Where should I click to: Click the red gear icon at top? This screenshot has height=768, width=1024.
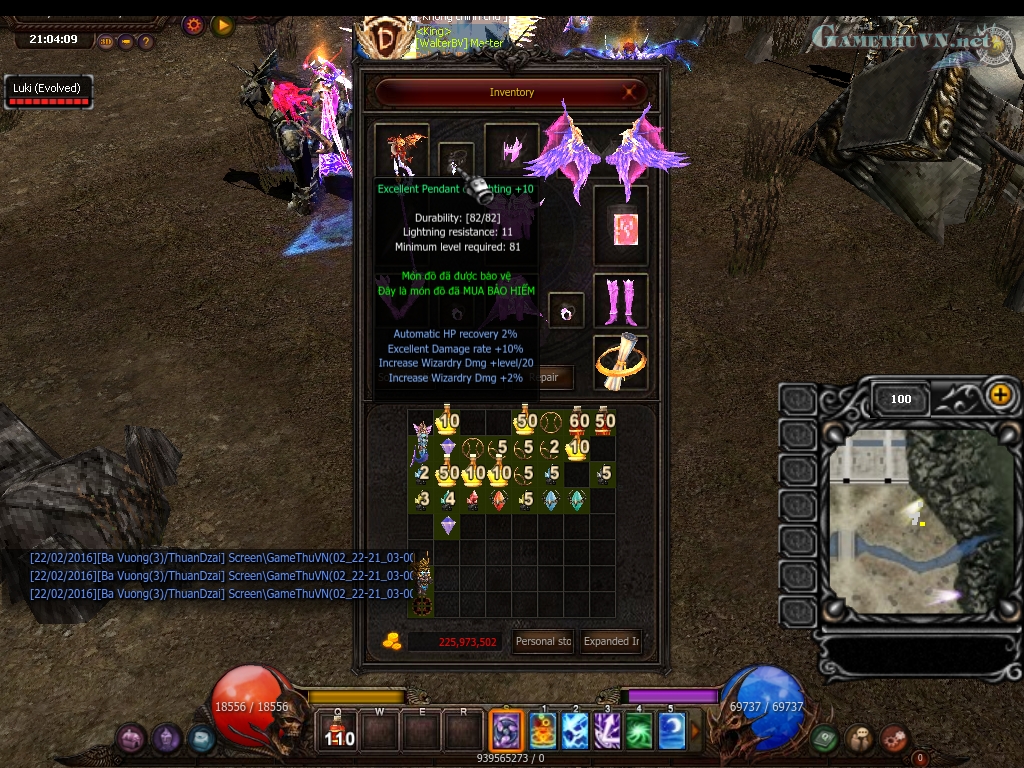coord(194,25)
